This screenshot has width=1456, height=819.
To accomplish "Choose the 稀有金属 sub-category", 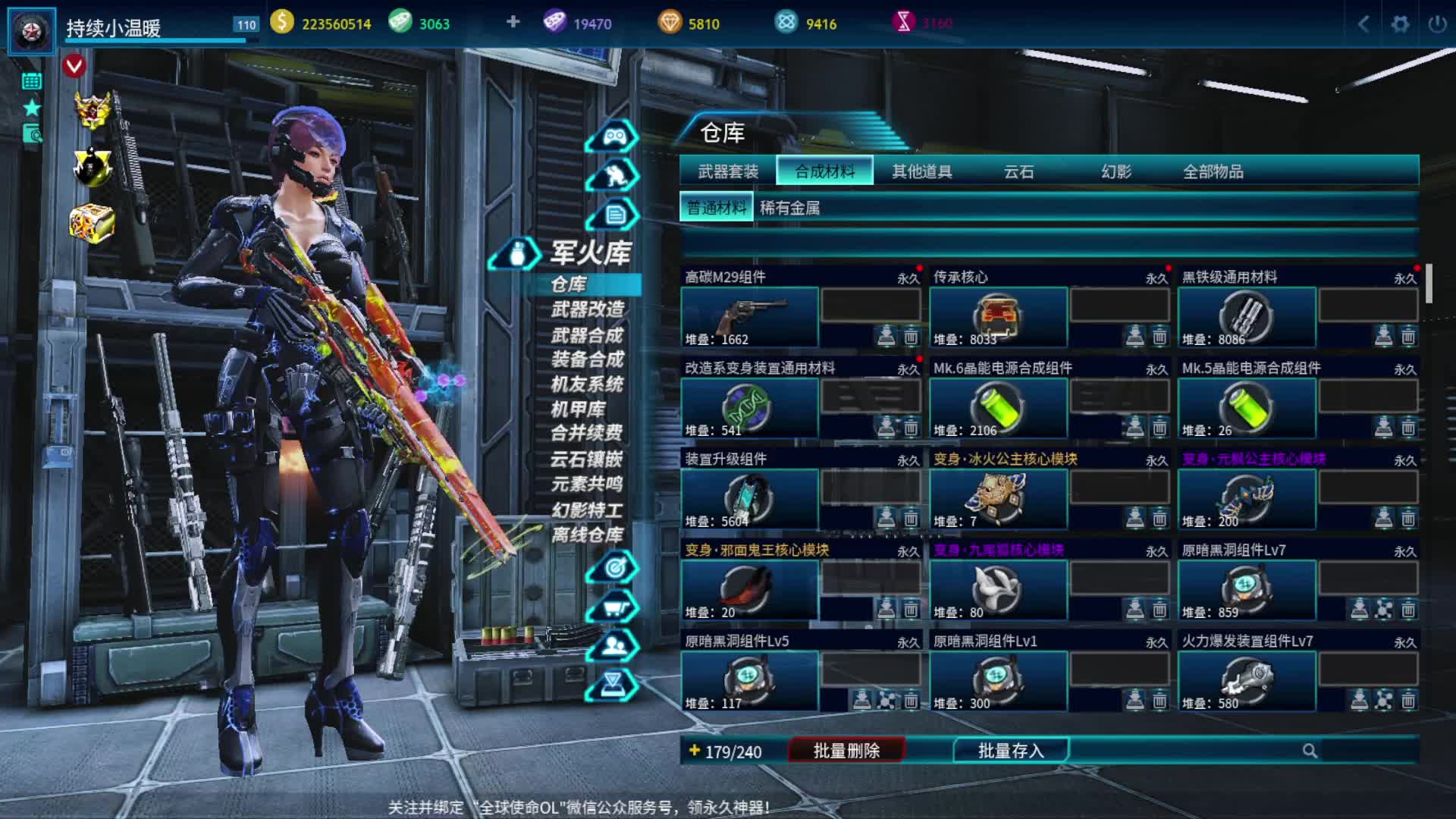I will [789, 208].
